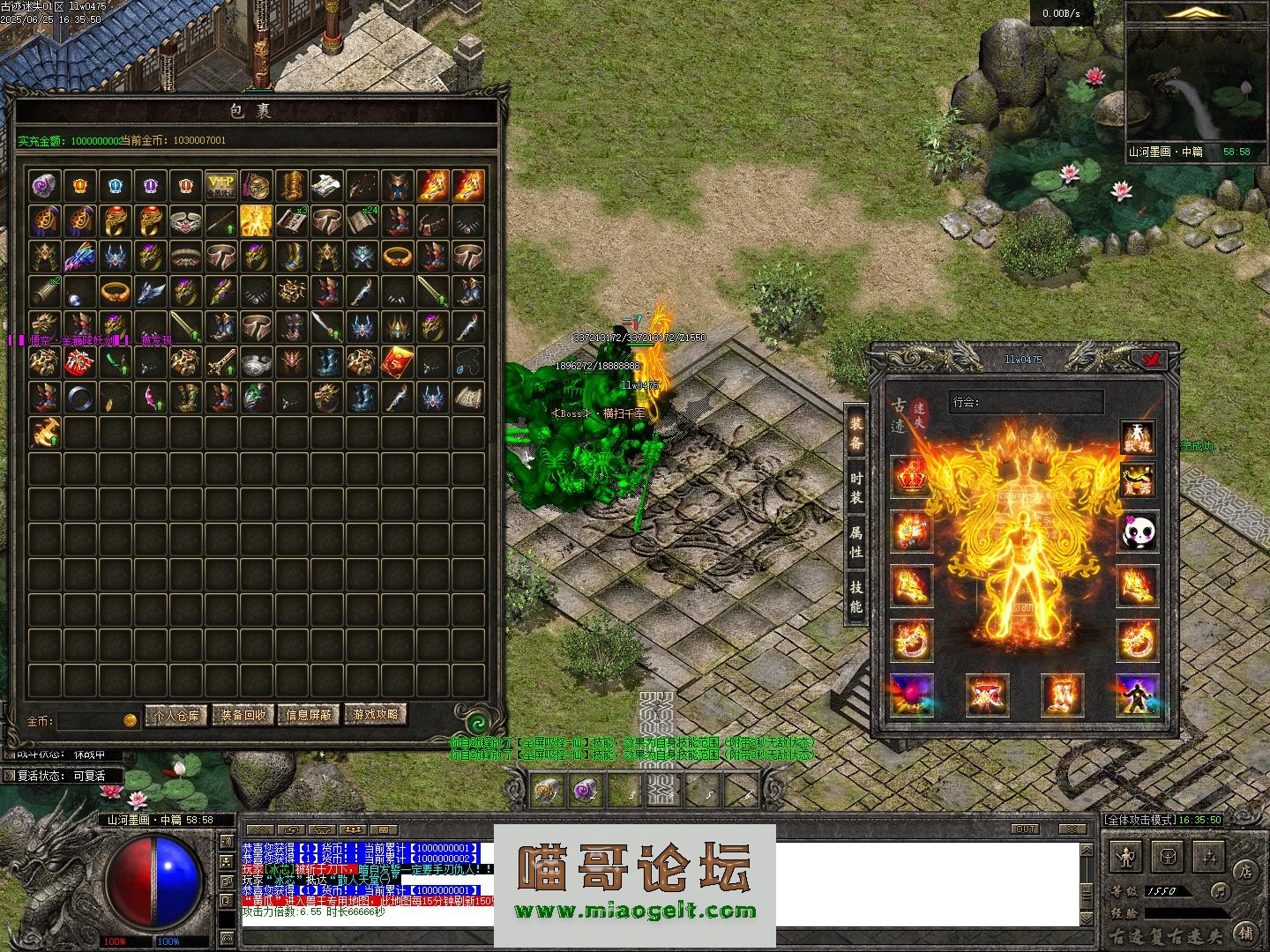Screen dimensions: 1270x952
Task: Close the character equipment panel
Action: coord(1152,359)
